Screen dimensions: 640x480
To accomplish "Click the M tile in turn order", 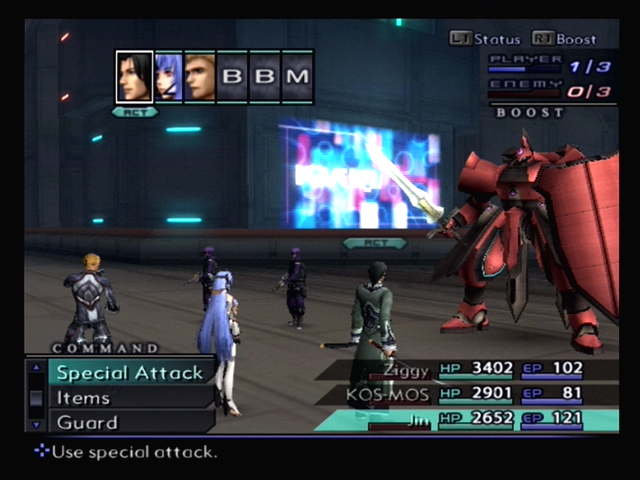I will coord(298,77).
